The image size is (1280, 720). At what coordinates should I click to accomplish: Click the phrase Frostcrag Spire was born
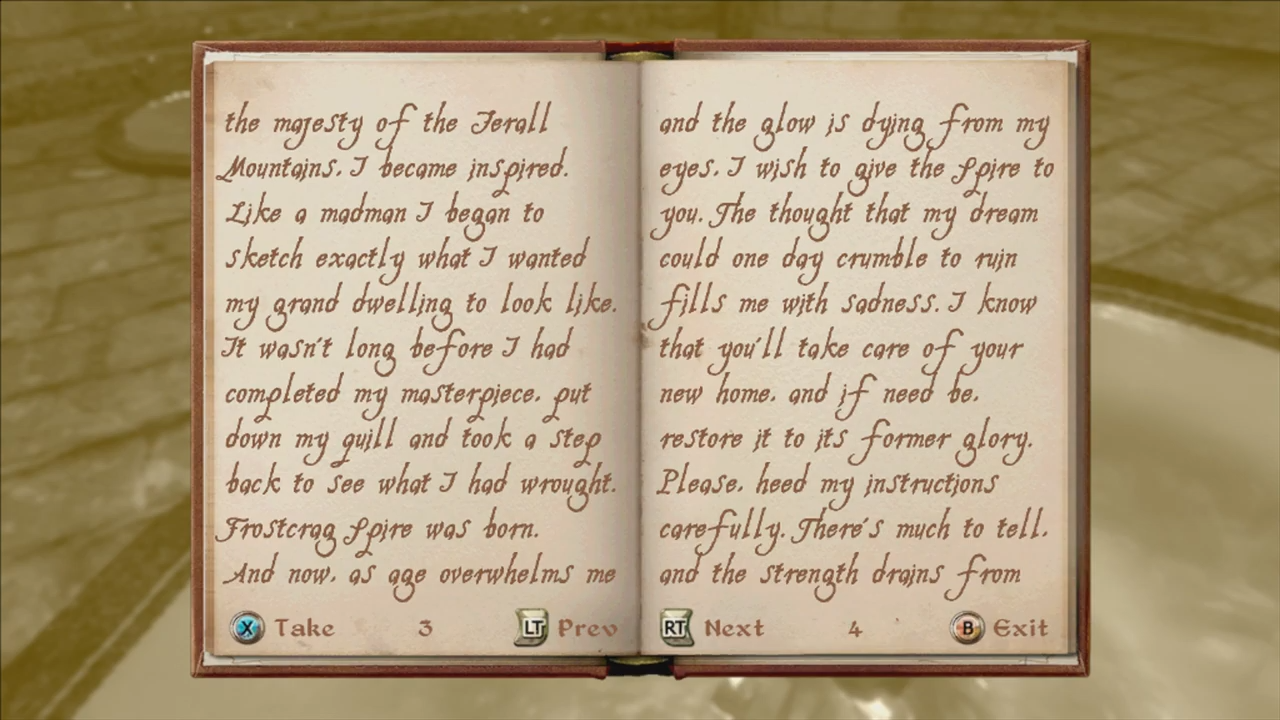380,528
